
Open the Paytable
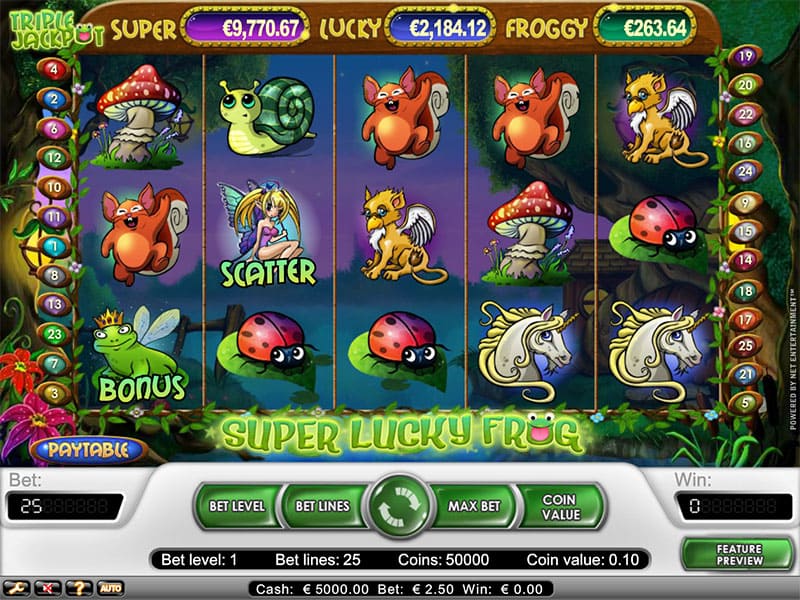pyautogui.click(x=88, y=450)
